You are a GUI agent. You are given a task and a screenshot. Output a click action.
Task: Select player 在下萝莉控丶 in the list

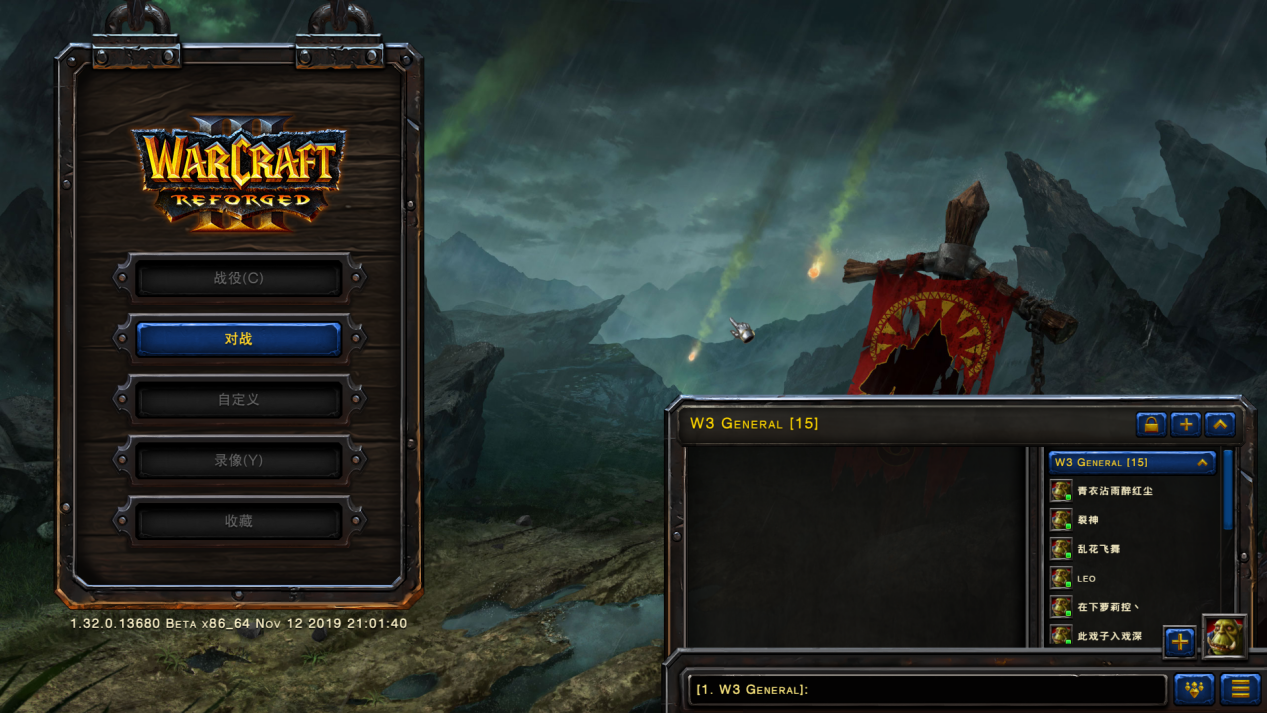coord(1107,607)
